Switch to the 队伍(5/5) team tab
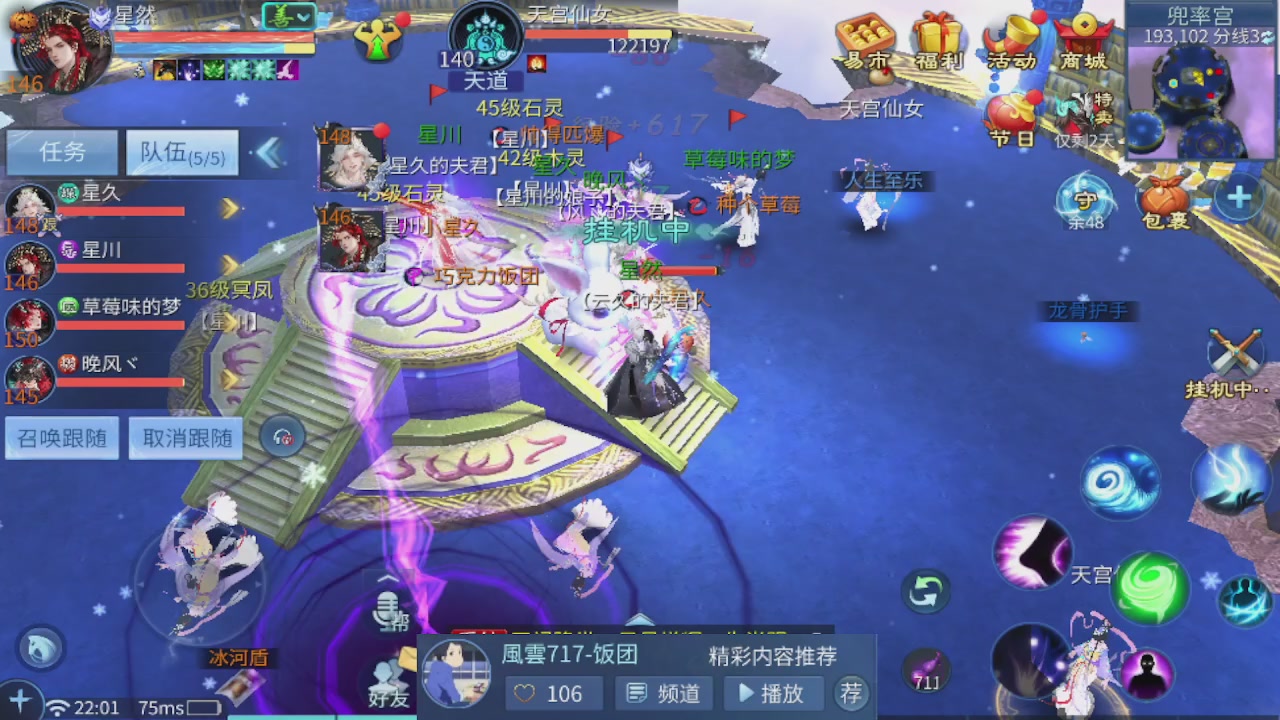This screenshot has width=1280, height=720. [180, 152]
